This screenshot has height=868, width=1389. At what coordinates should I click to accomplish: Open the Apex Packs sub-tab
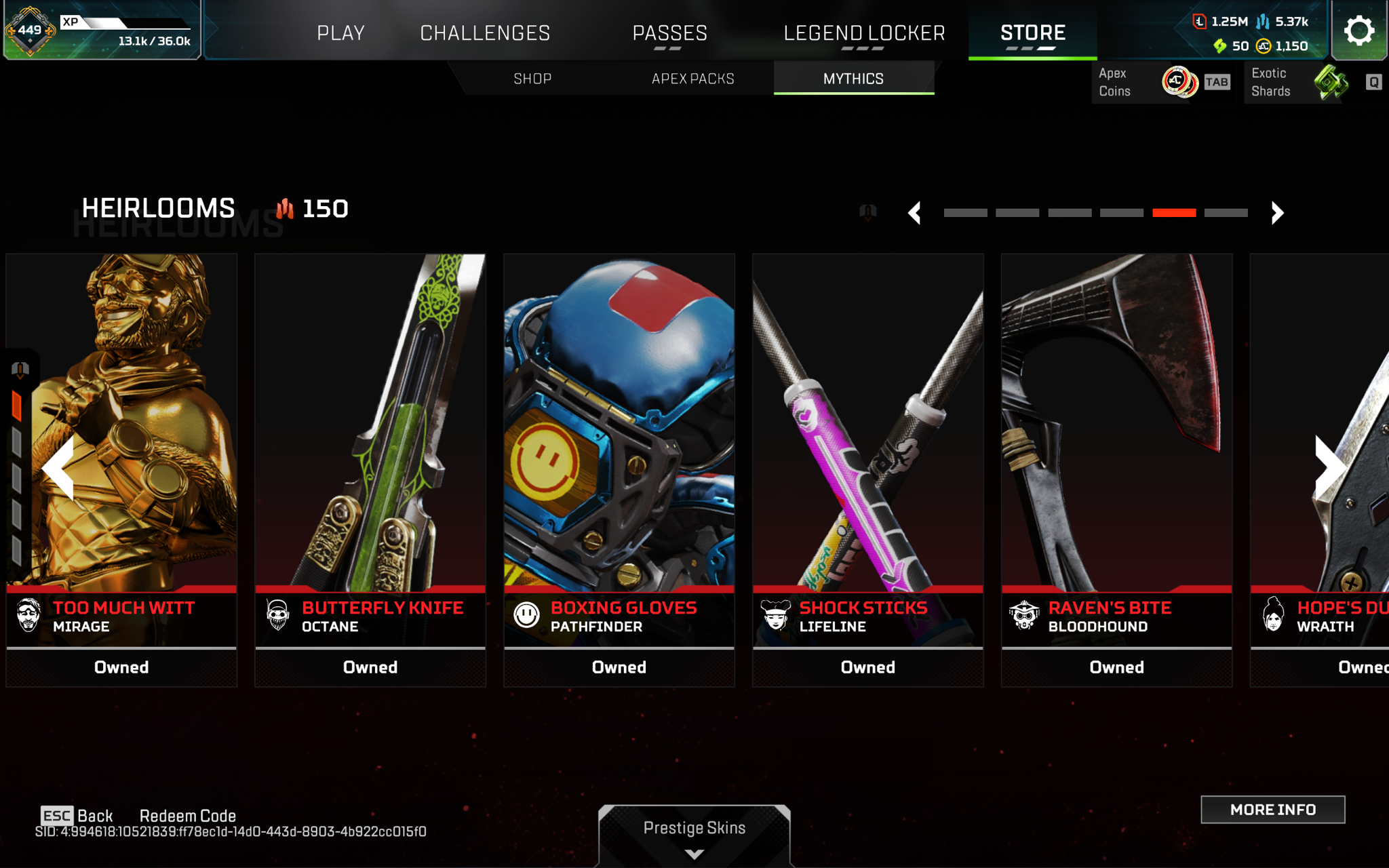tap(692, 79)
